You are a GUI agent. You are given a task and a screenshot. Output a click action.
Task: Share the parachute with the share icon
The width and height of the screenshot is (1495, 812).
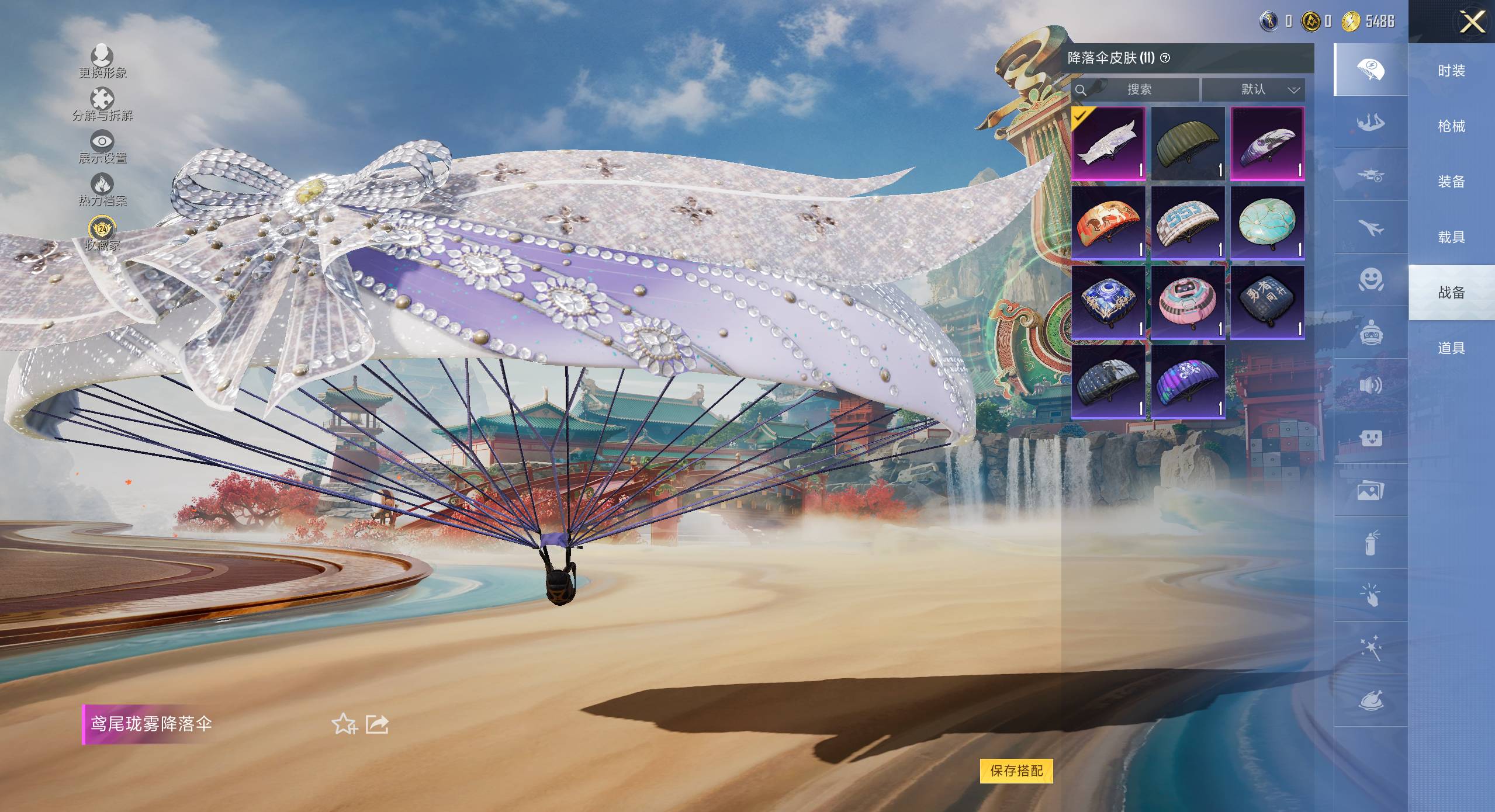377,724
